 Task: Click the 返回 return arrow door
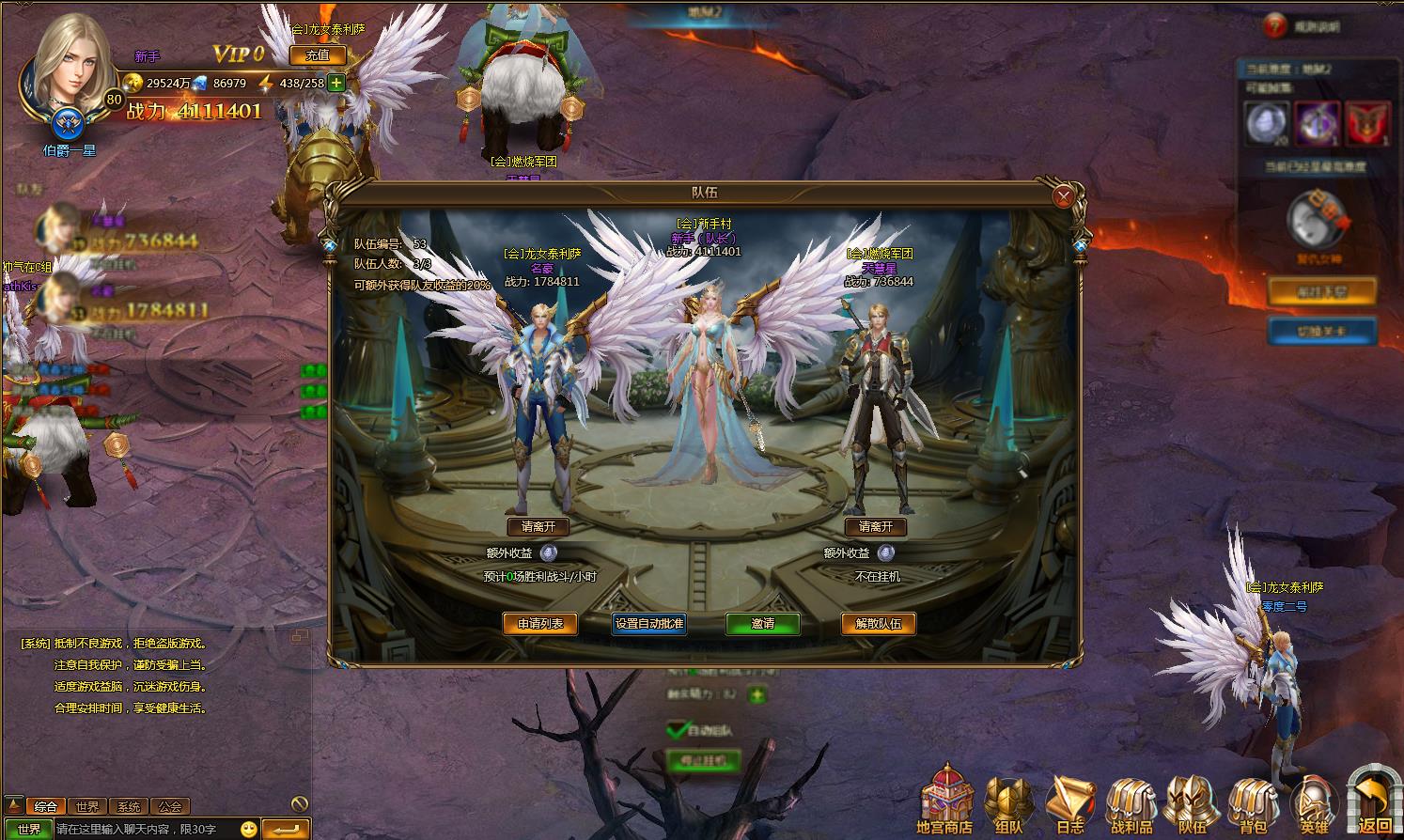click(x=1374, y=800)
